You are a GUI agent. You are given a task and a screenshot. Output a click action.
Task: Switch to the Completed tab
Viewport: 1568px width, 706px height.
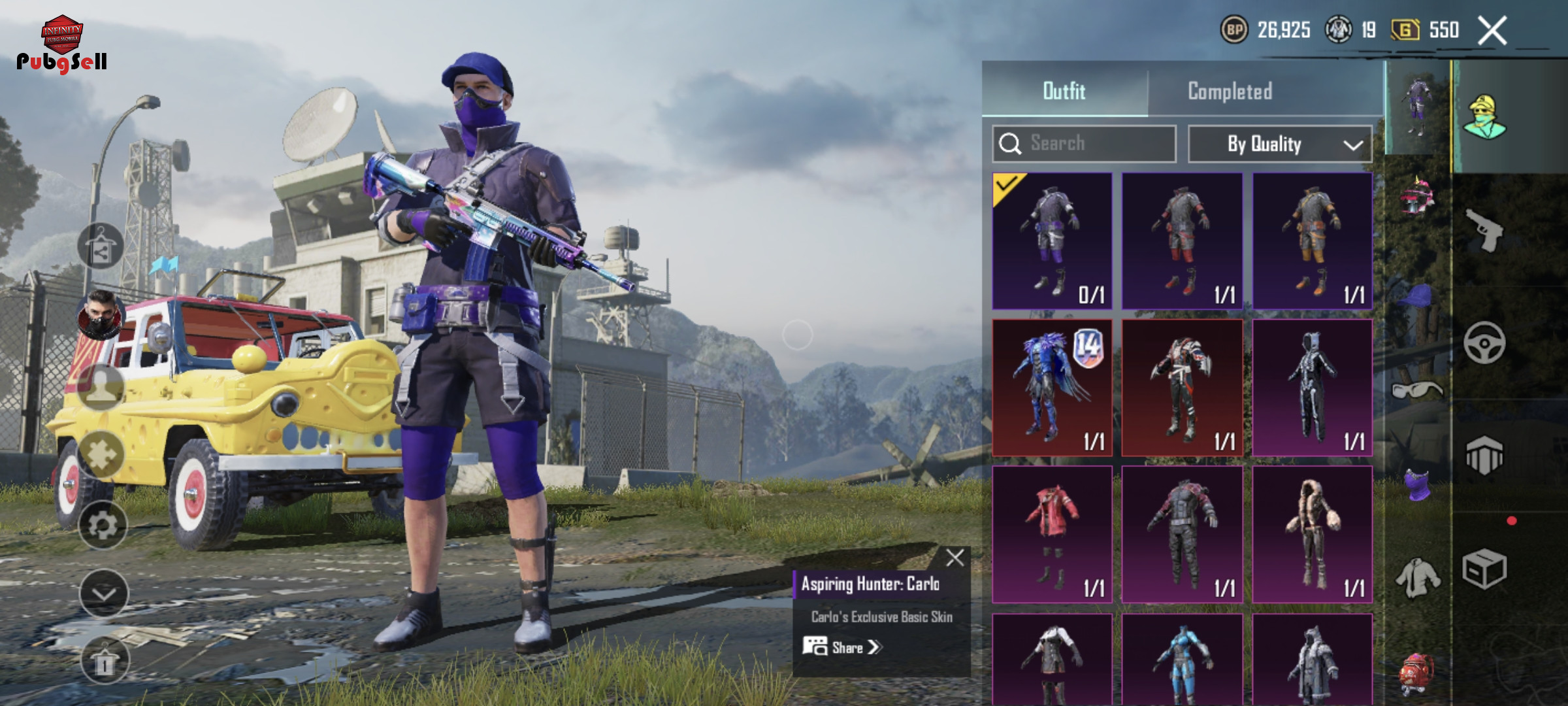pyautogui.click(x=1230, y=91)
